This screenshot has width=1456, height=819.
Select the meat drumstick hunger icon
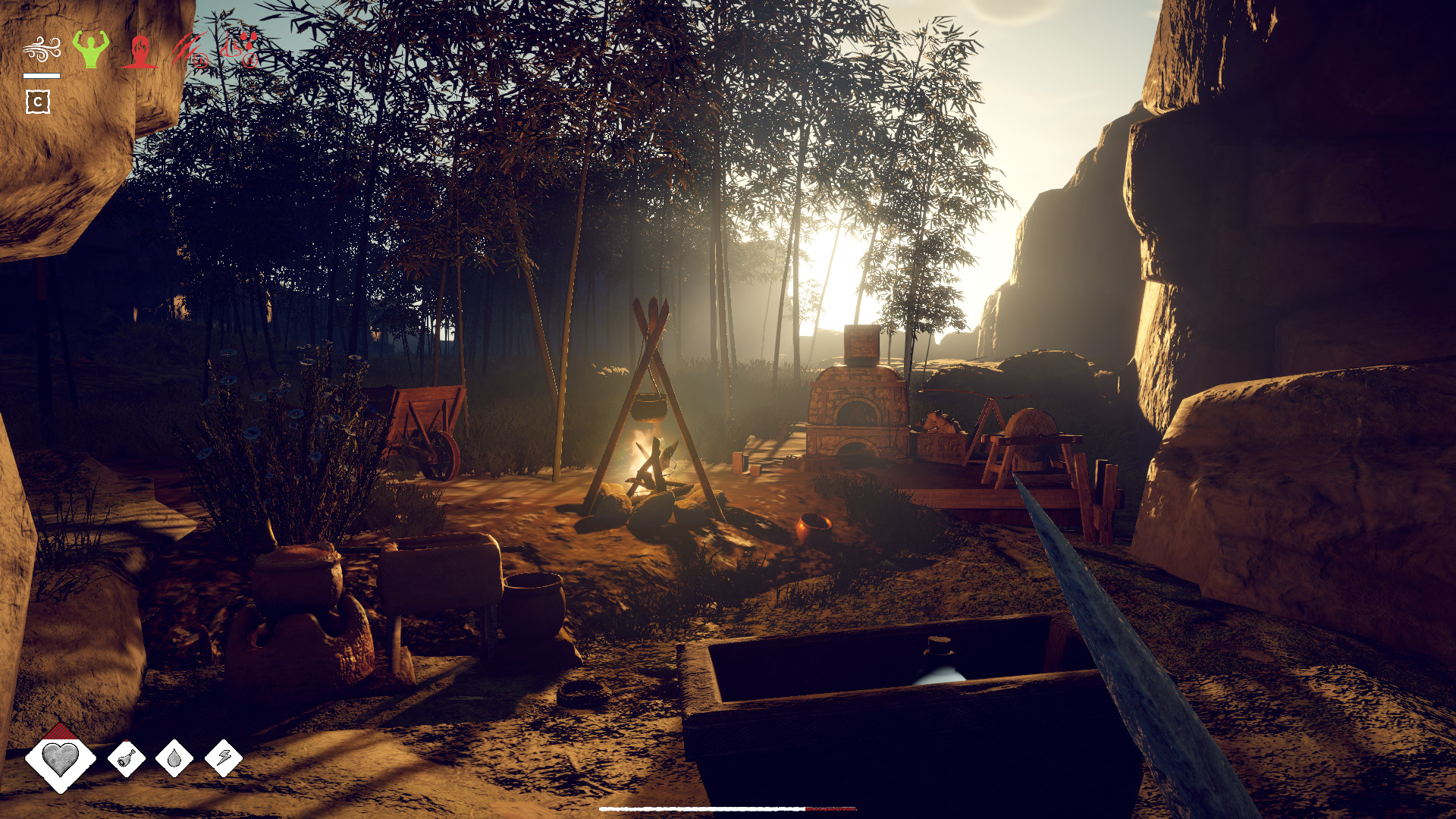point(127,758)
